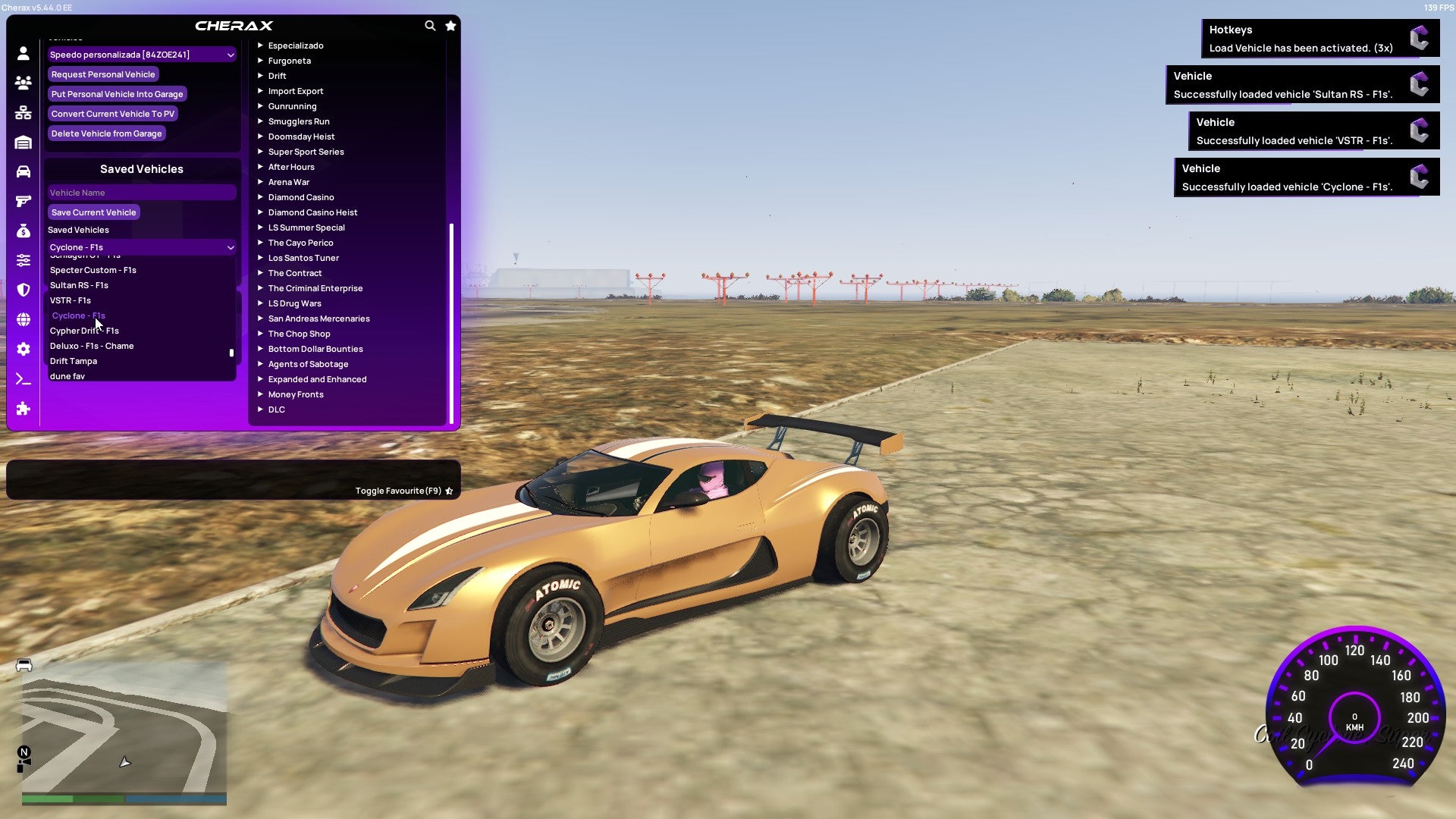Image resolution: width=1456 pixels, height=819 pixels.
Task: Open the Self options person icon
Action: pos(23,53)
